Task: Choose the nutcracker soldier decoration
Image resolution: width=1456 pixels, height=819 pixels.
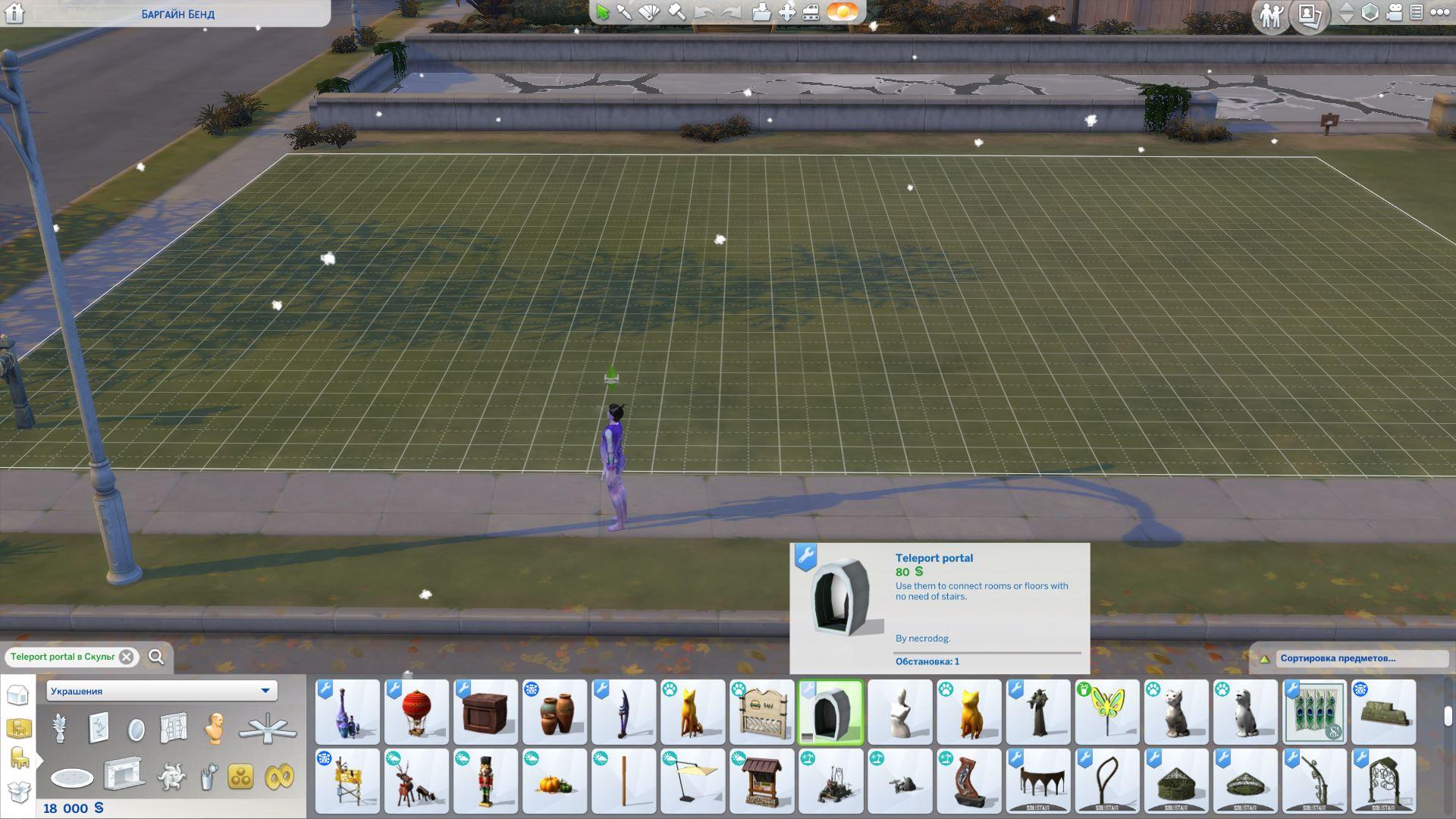Action: click(x=485, y=781)
